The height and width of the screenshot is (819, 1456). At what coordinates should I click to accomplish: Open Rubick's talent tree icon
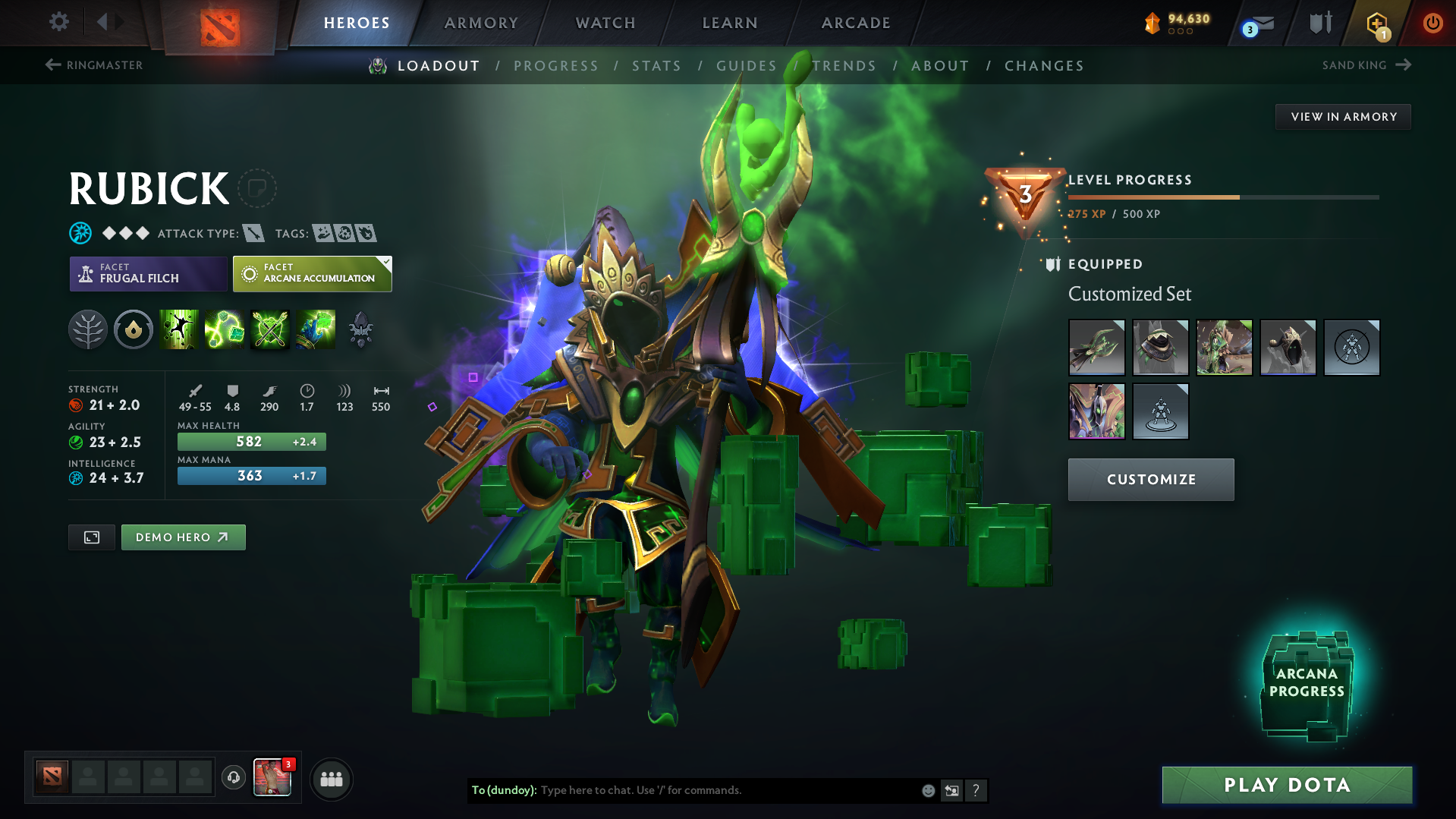(88, 329)
